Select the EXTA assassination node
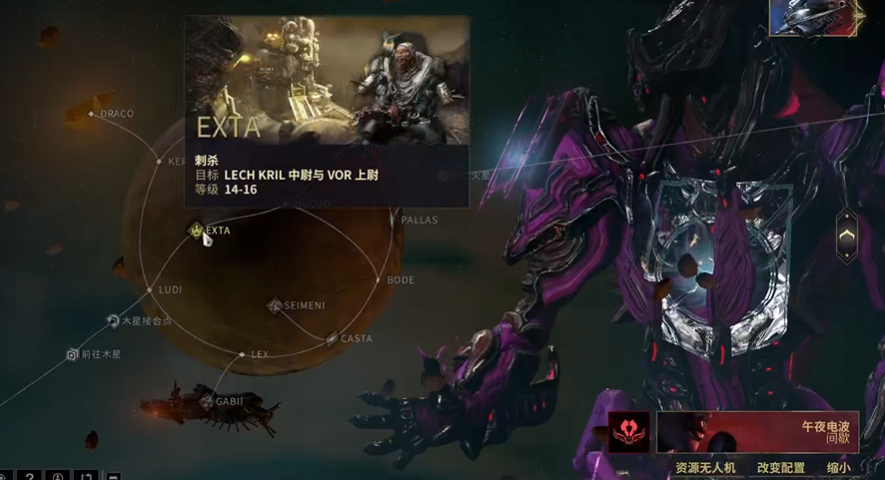885x480 pixels. (x=196, y=230)
